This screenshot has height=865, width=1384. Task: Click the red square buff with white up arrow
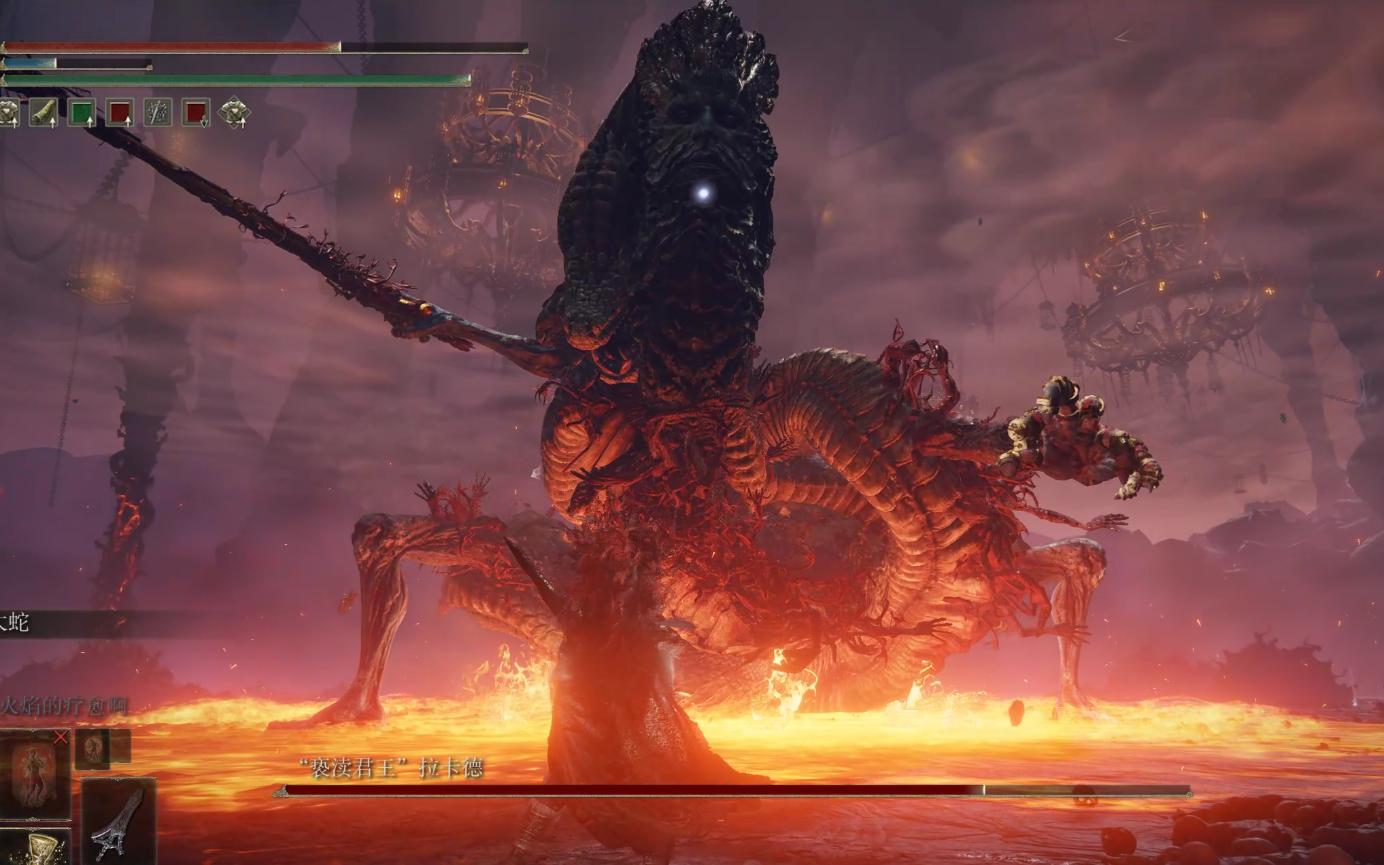(x=120, y=112)
